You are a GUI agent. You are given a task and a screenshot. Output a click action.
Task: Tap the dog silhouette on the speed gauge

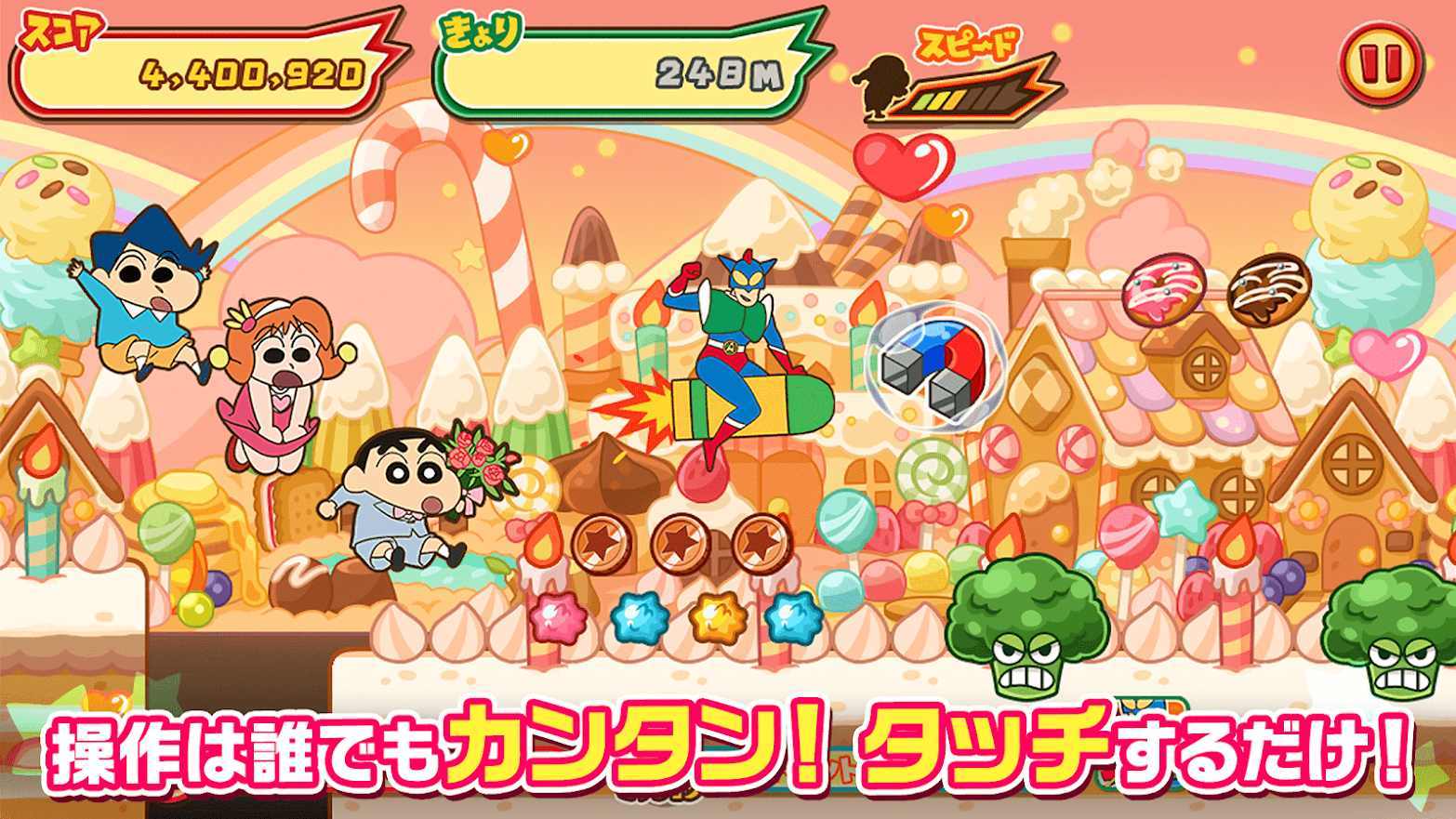(x=883, y=84)
